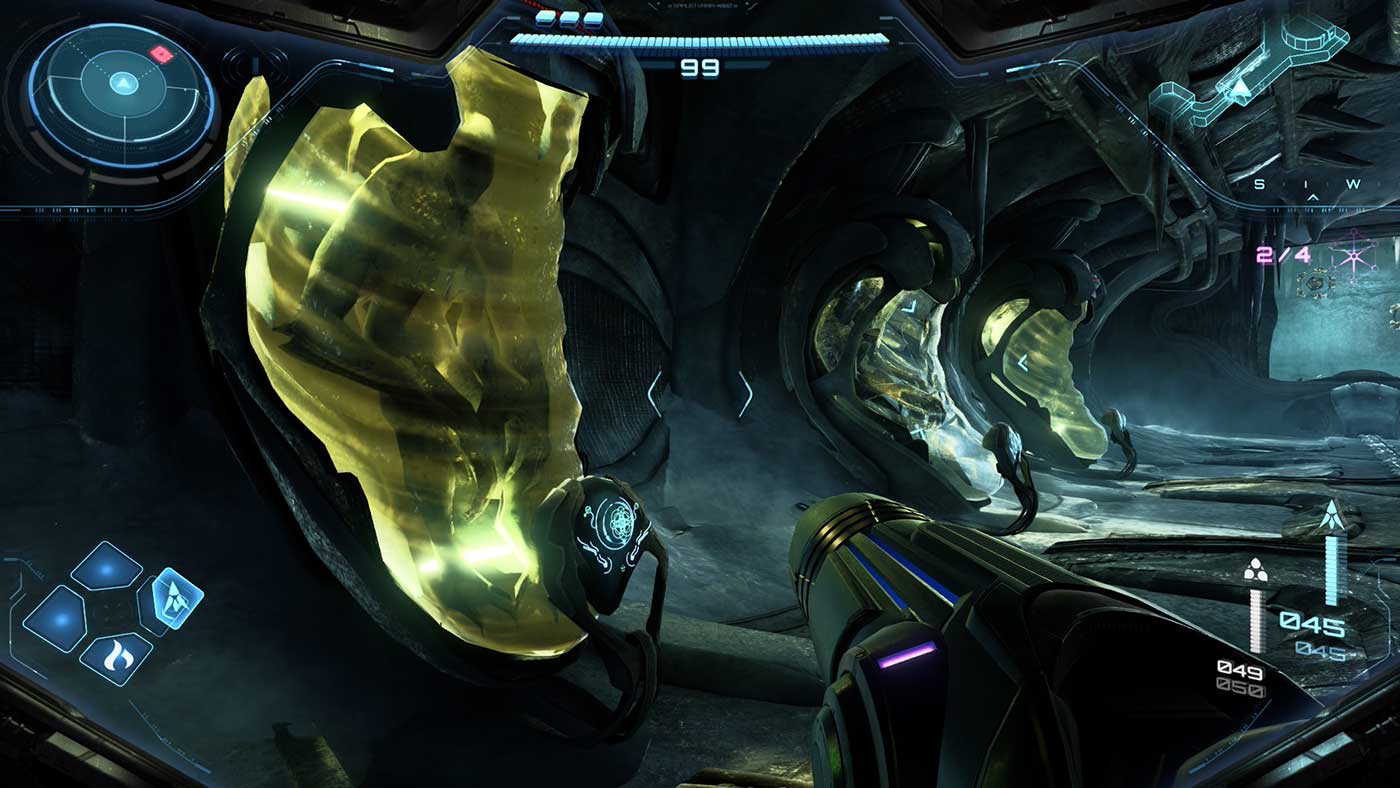Select the 2/4 objective counter
The width and height of the screenshot is (1400, 788).
(1283, 254)
